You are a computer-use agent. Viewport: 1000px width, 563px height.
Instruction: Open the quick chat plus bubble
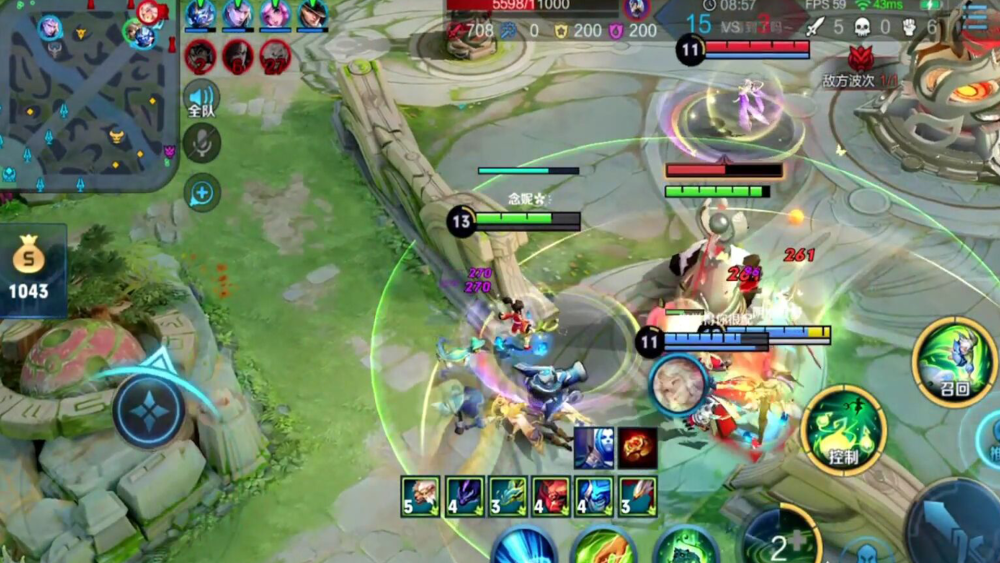pos(202,191)
